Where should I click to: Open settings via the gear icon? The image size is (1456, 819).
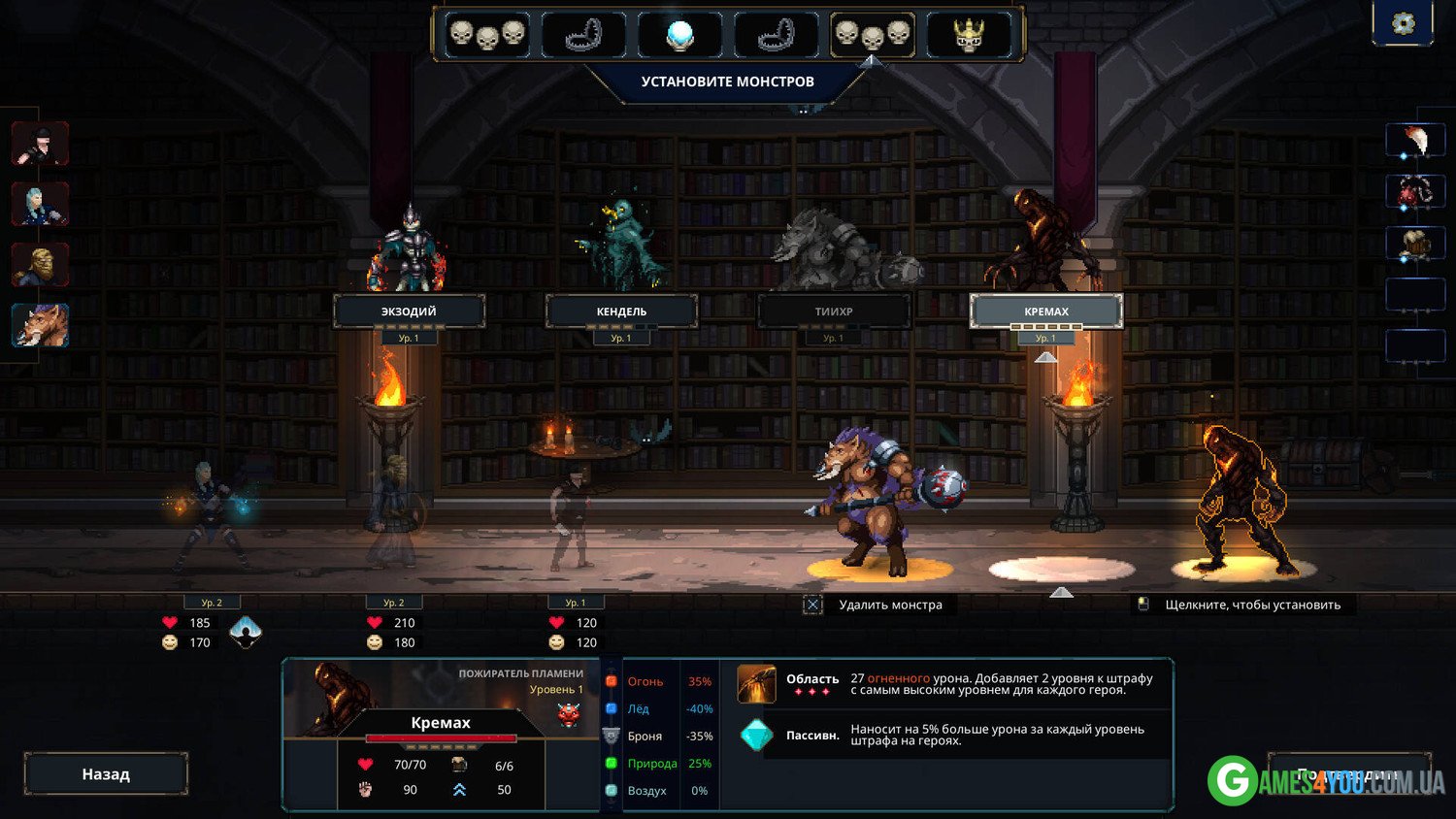coord(1403,23)
